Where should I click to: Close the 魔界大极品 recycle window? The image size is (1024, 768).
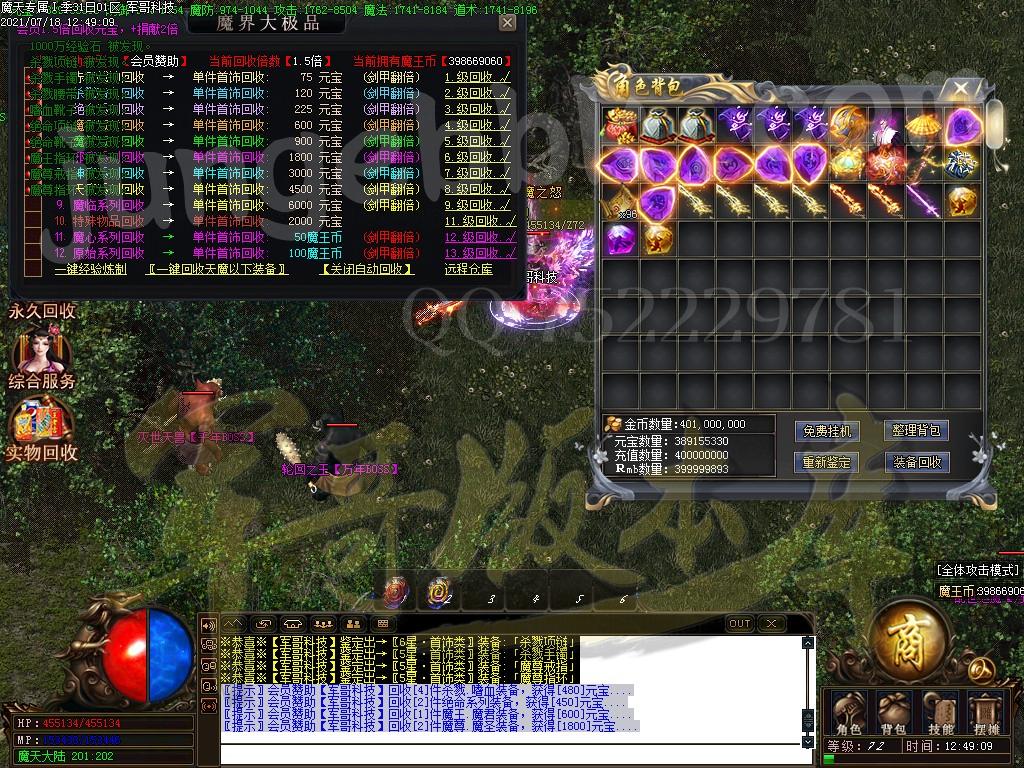coord(507,22)
